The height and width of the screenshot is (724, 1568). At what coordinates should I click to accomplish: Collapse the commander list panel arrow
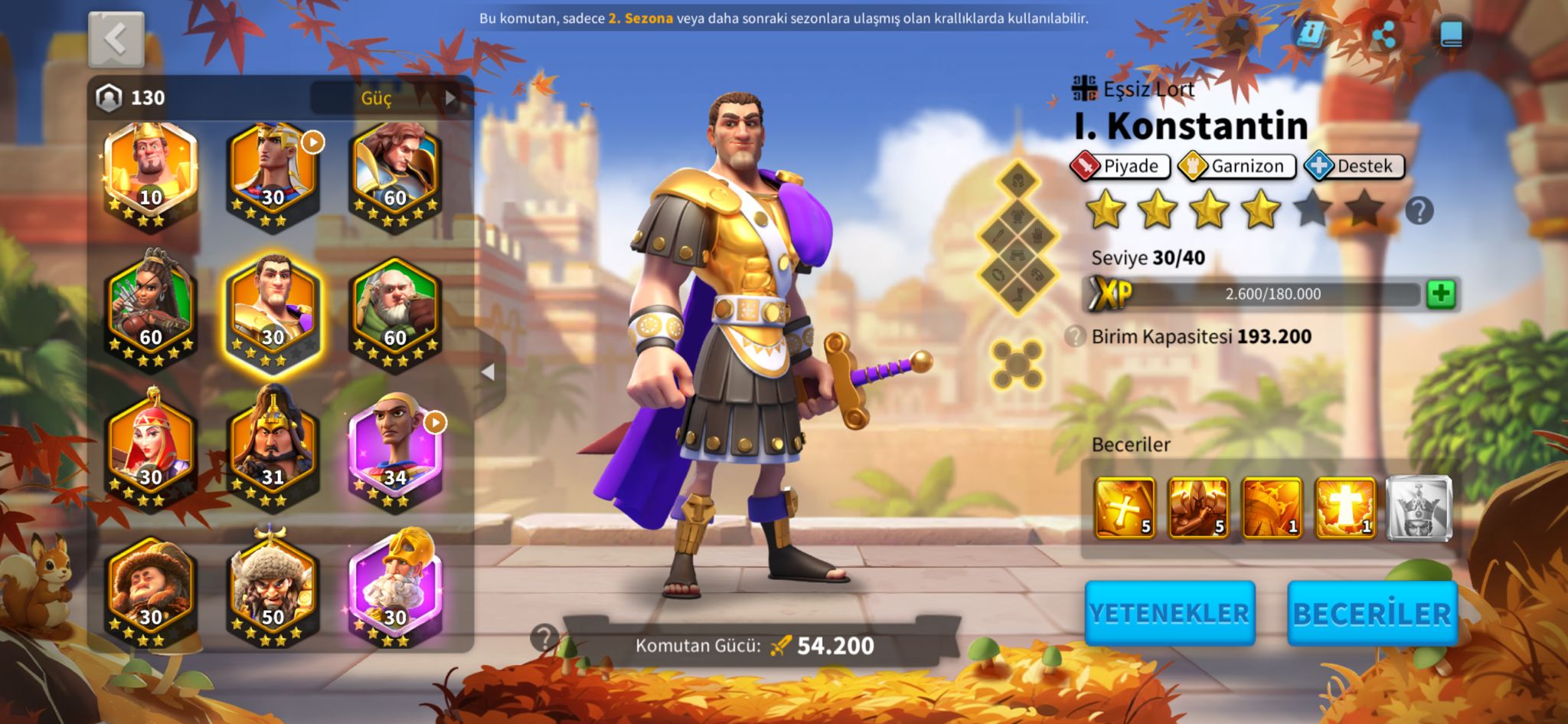[x=488, y=372]
